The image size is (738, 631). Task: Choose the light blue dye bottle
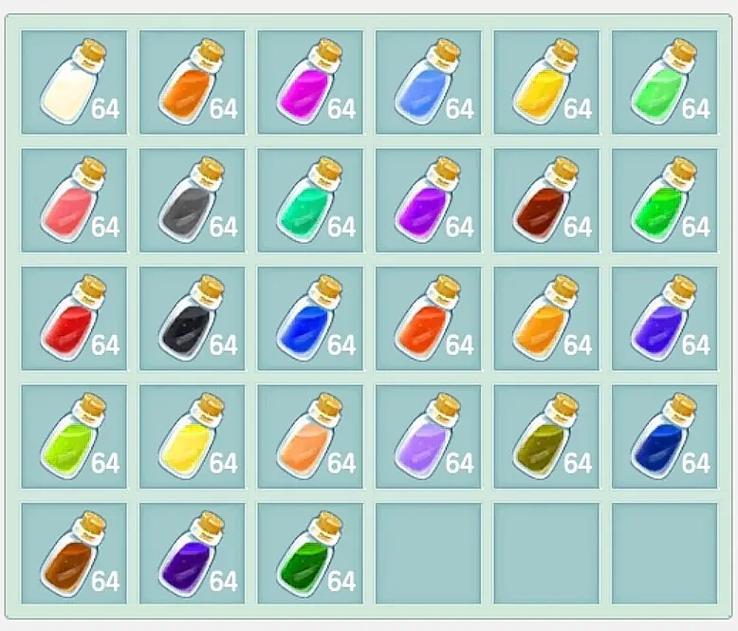click(x=428, y=82)
